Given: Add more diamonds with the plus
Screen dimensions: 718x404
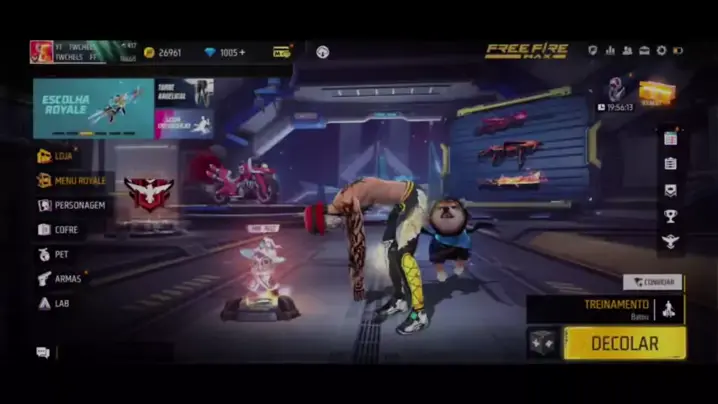Looking at the screenshot, I should (243, 52).
